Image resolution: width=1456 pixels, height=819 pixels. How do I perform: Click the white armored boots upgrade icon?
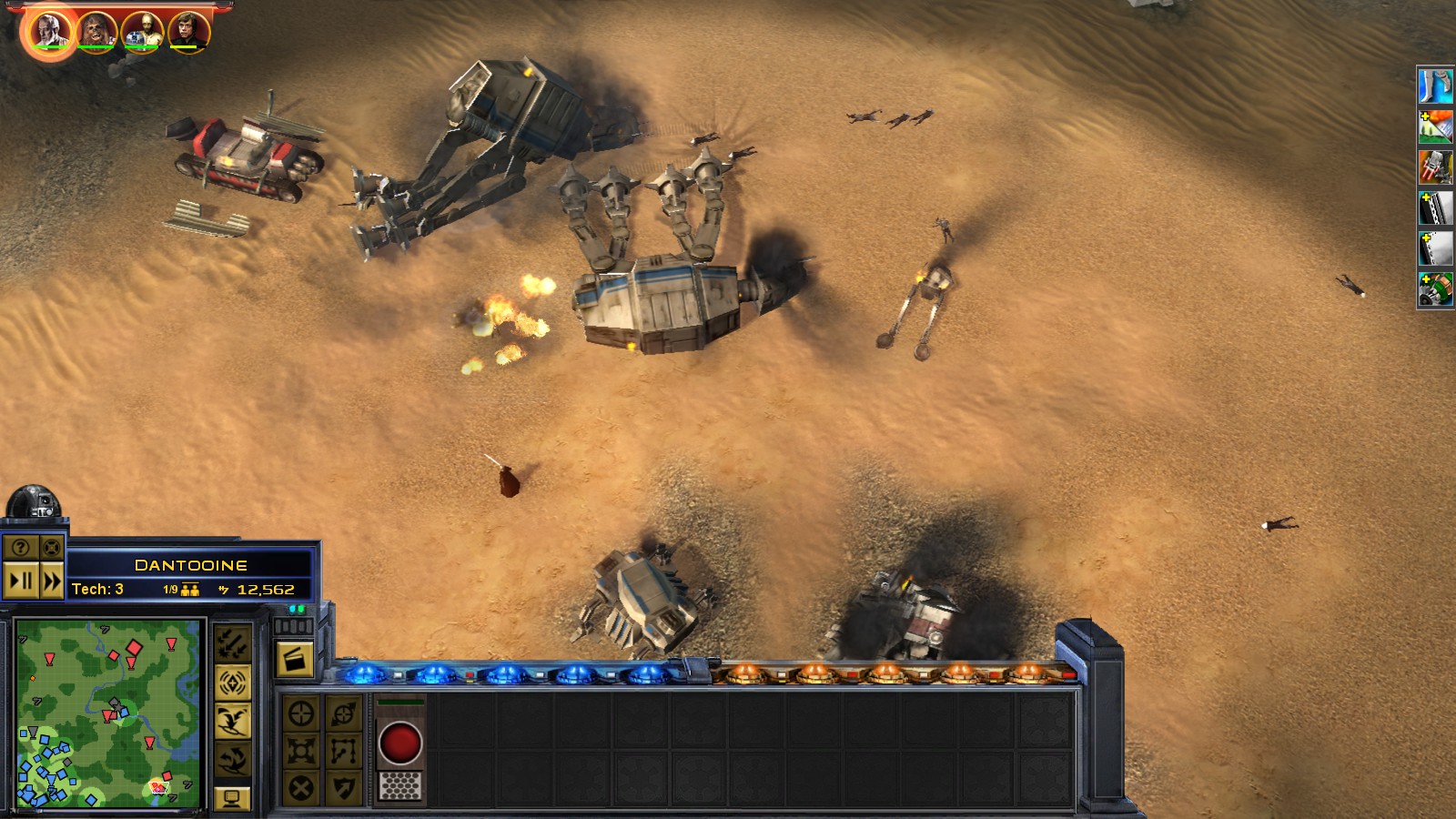click(x=1435, y=86)
